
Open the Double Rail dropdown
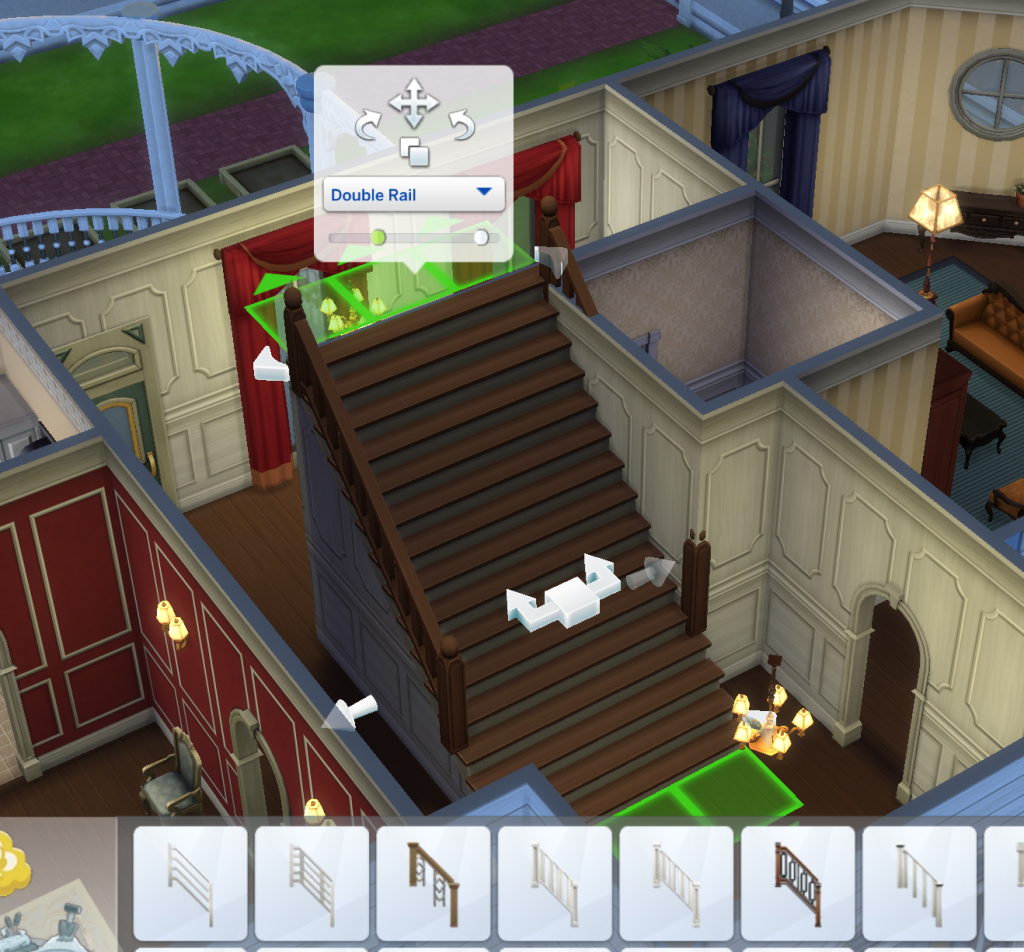tap(414, 194)
